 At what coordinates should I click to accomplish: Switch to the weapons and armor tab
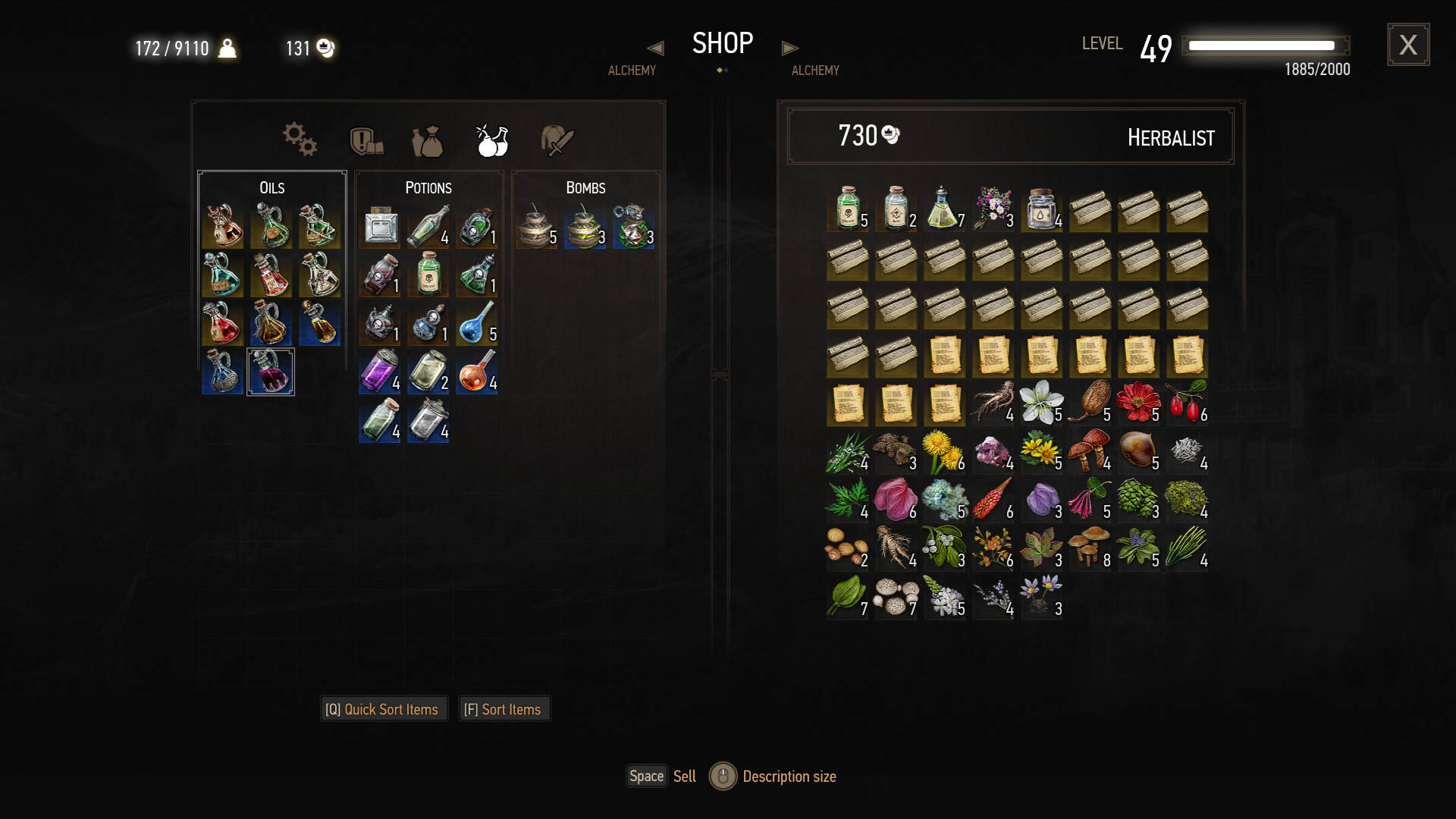557,140
